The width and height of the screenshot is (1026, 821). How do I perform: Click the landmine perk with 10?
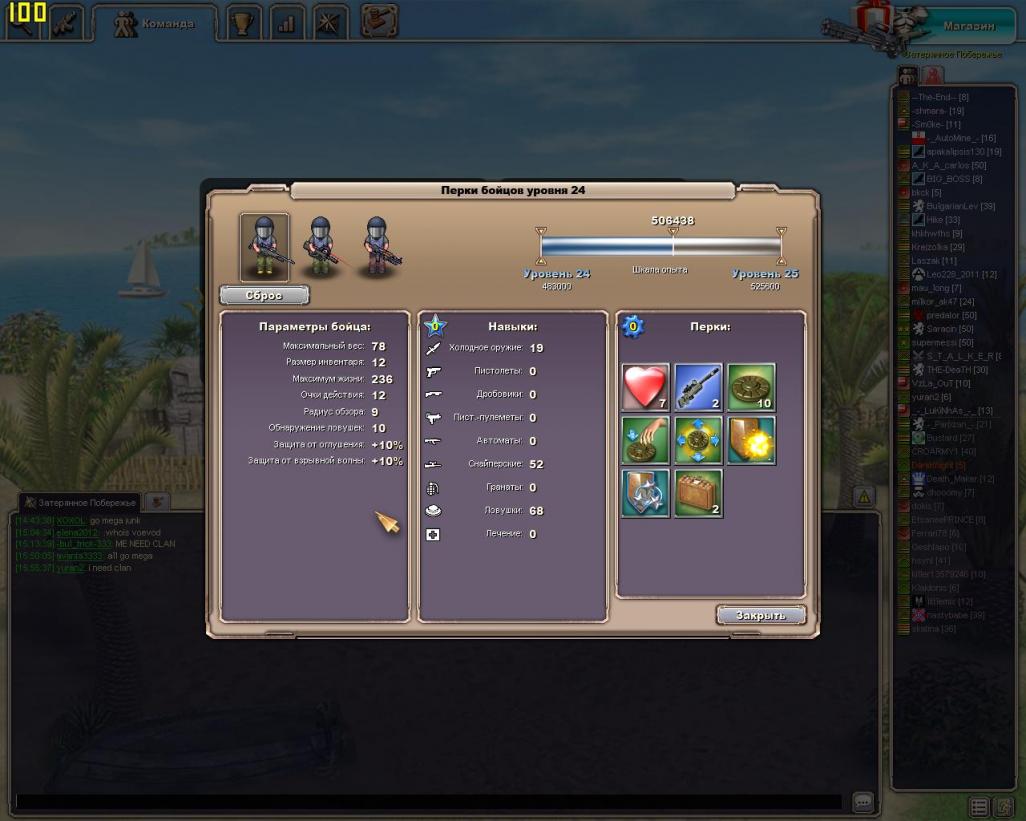click(751, 387)
